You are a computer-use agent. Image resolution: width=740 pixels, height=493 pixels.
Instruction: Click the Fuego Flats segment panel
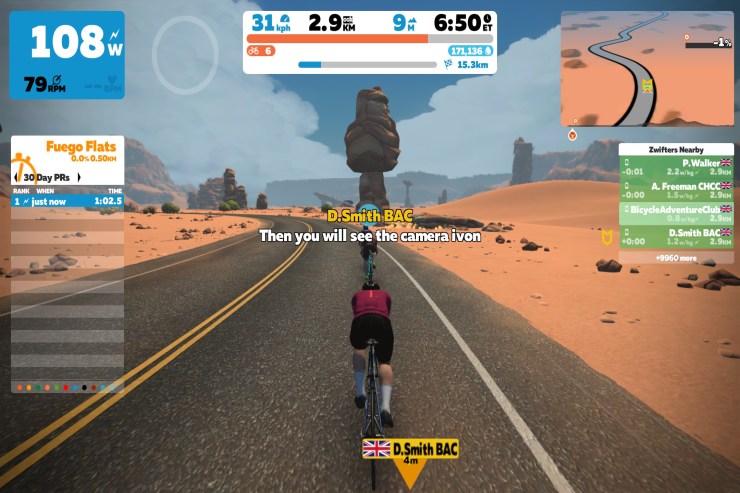[68, 152]
